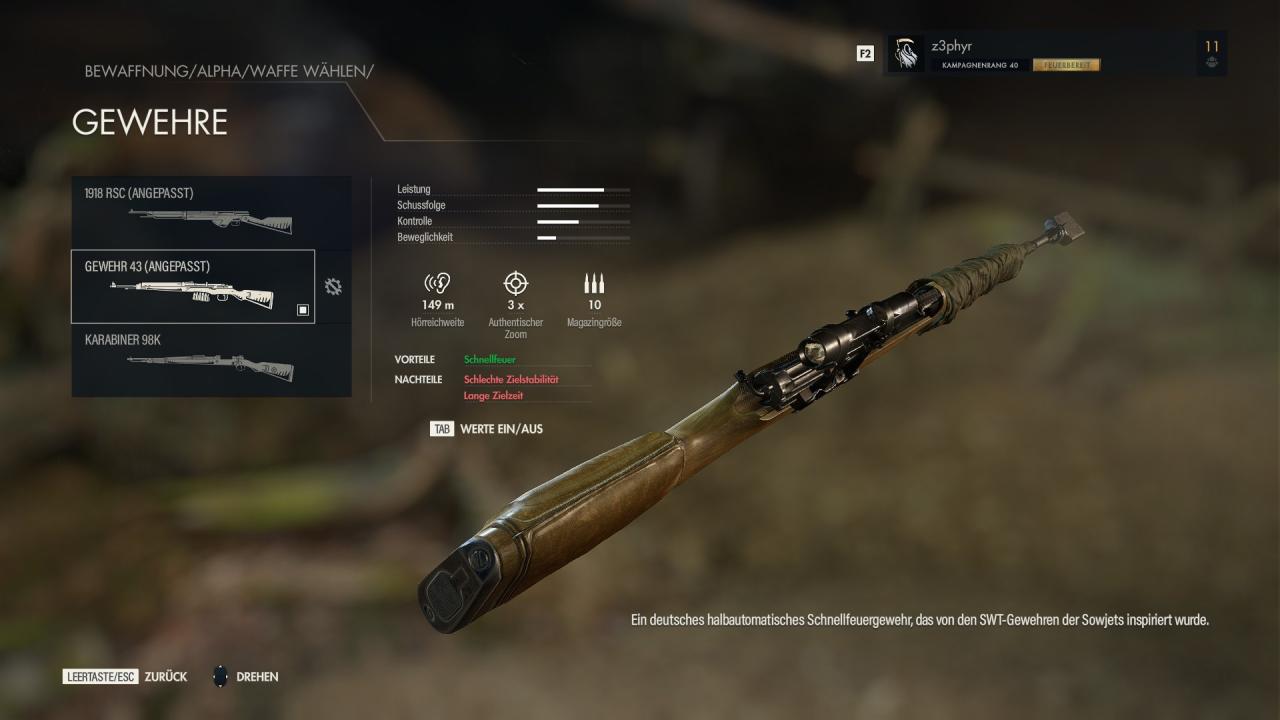
Task: Select the 1918 RSC rifle
Action: pyautogui.click(x=211, y=212)
